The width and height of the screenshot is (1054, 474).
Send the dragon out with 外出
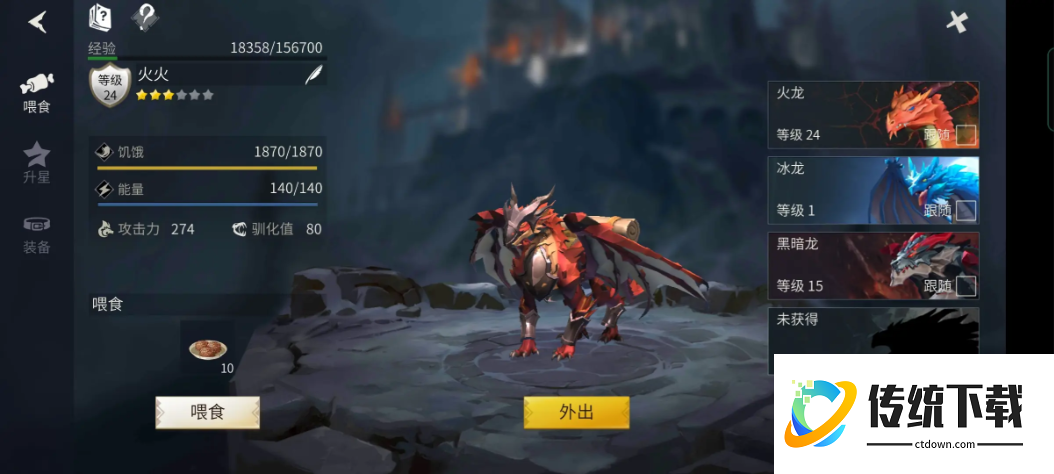point(576,412)
